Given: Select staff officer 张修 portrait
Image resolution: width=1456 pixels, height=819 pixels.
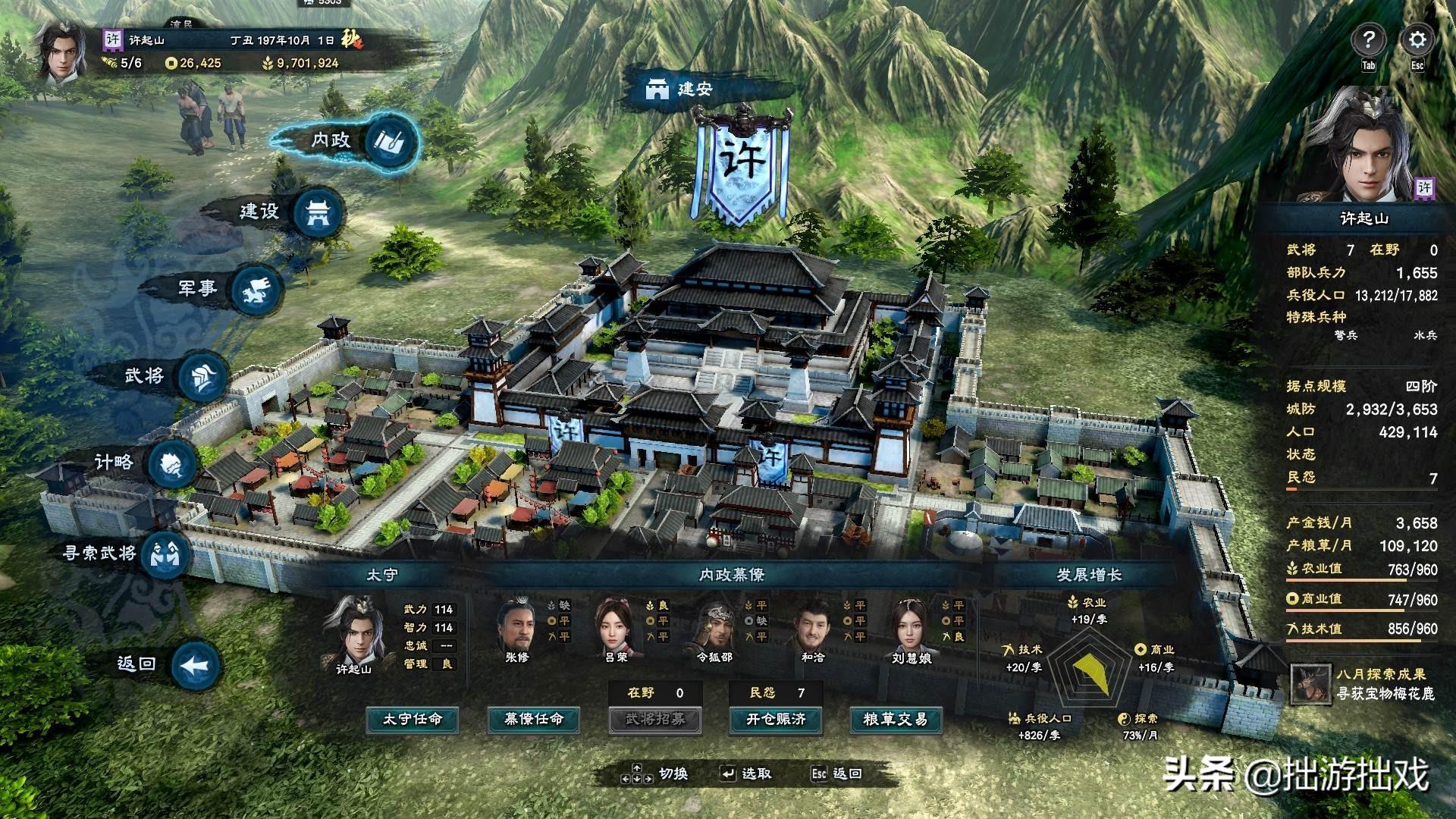Looking at the screenshot, I should click(517, 626).
